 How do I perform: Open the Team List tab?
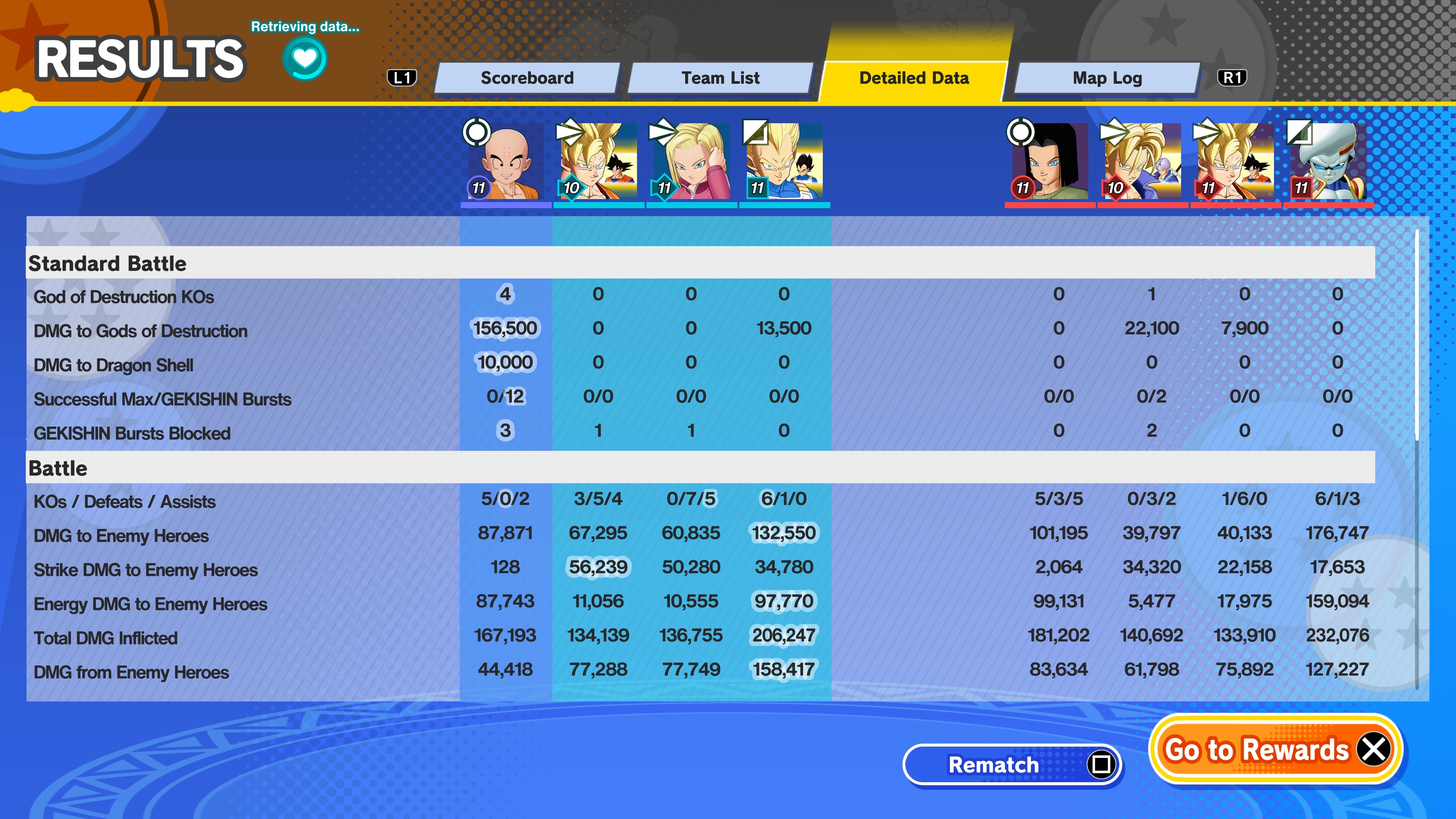[x=720, y=78]
